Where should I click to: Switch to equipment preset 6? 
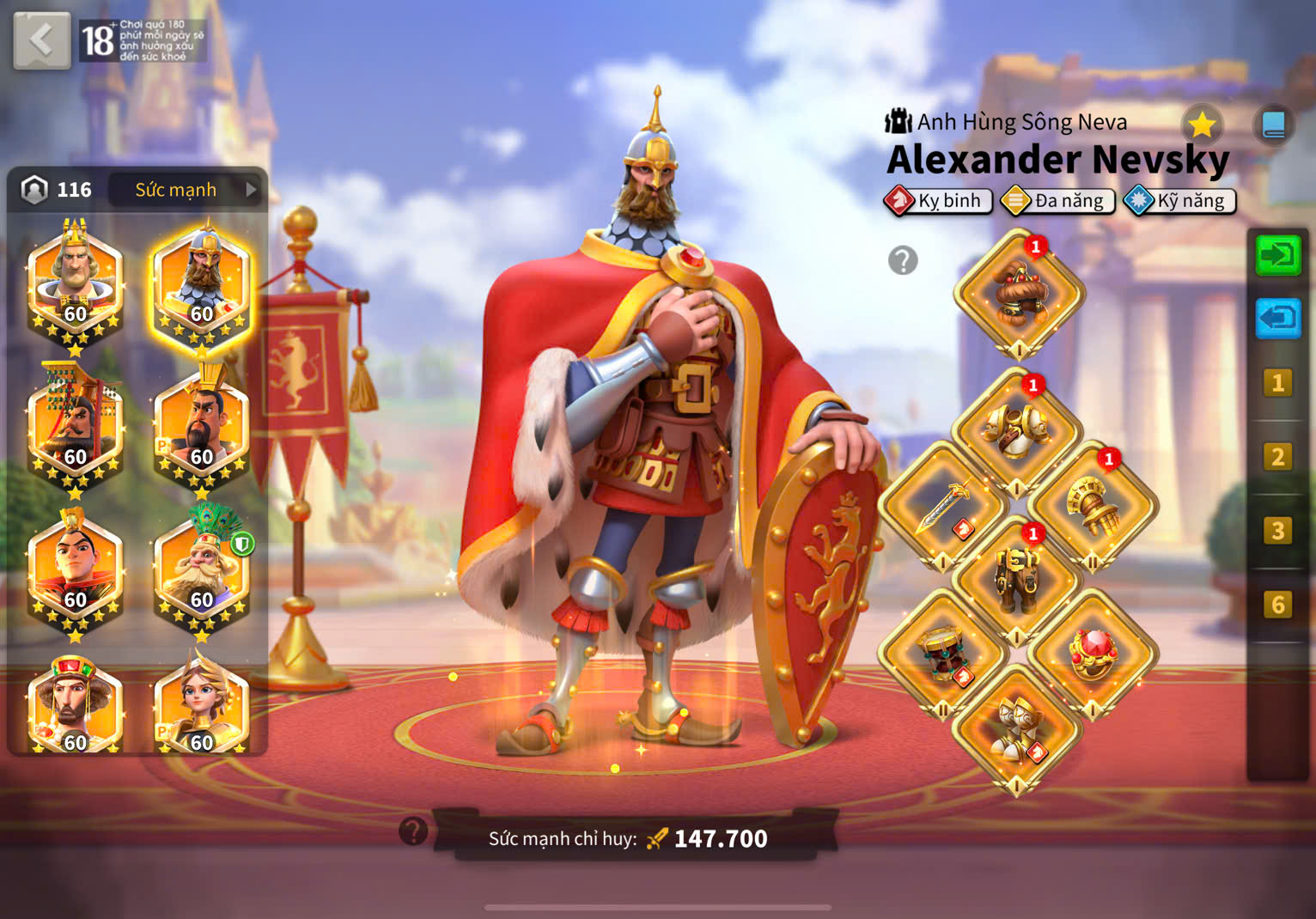pyautogui.click(x=1277, y=605)
